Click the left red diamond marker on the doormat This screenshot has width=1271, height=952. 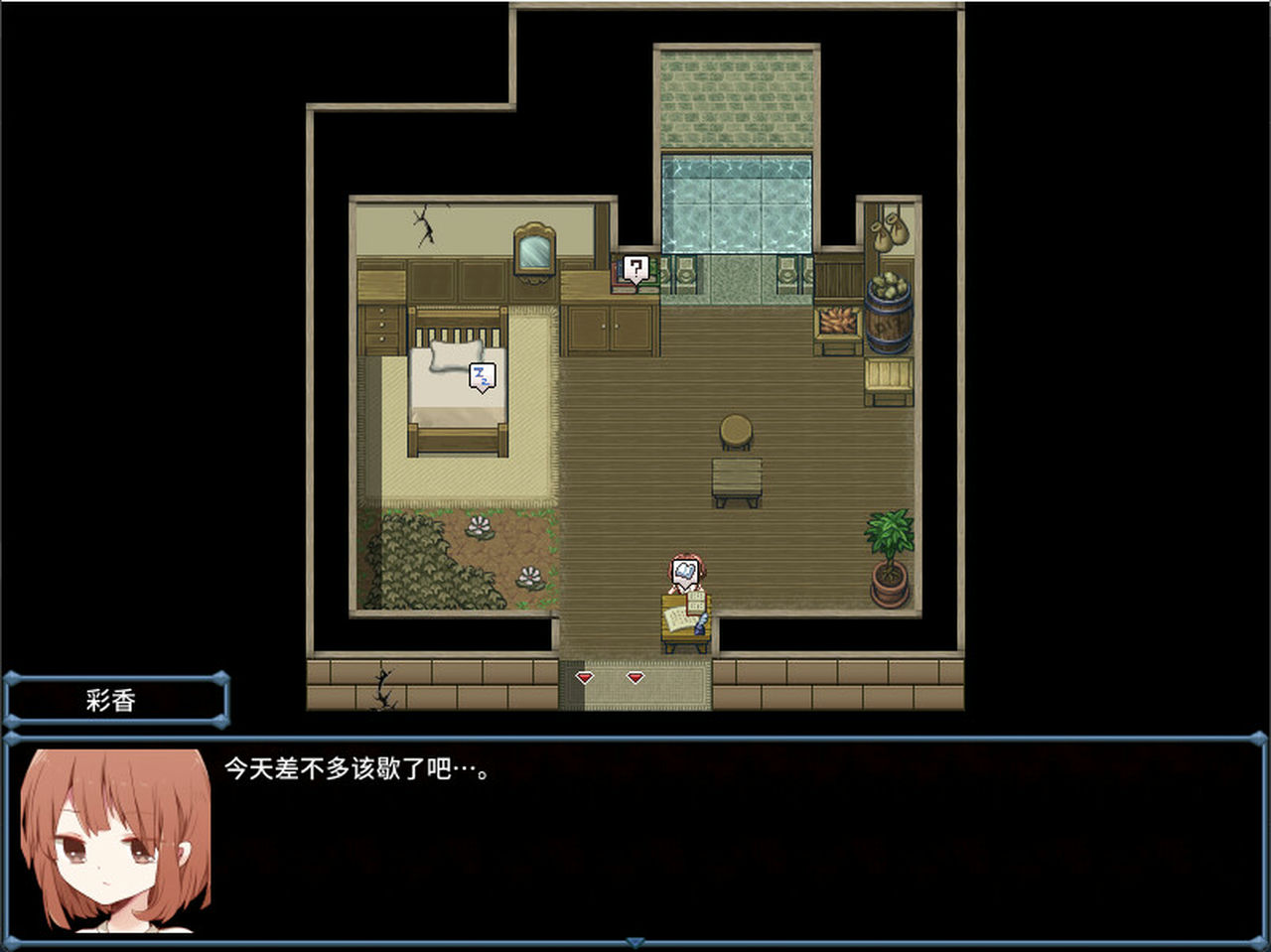(x=585, y=678)
